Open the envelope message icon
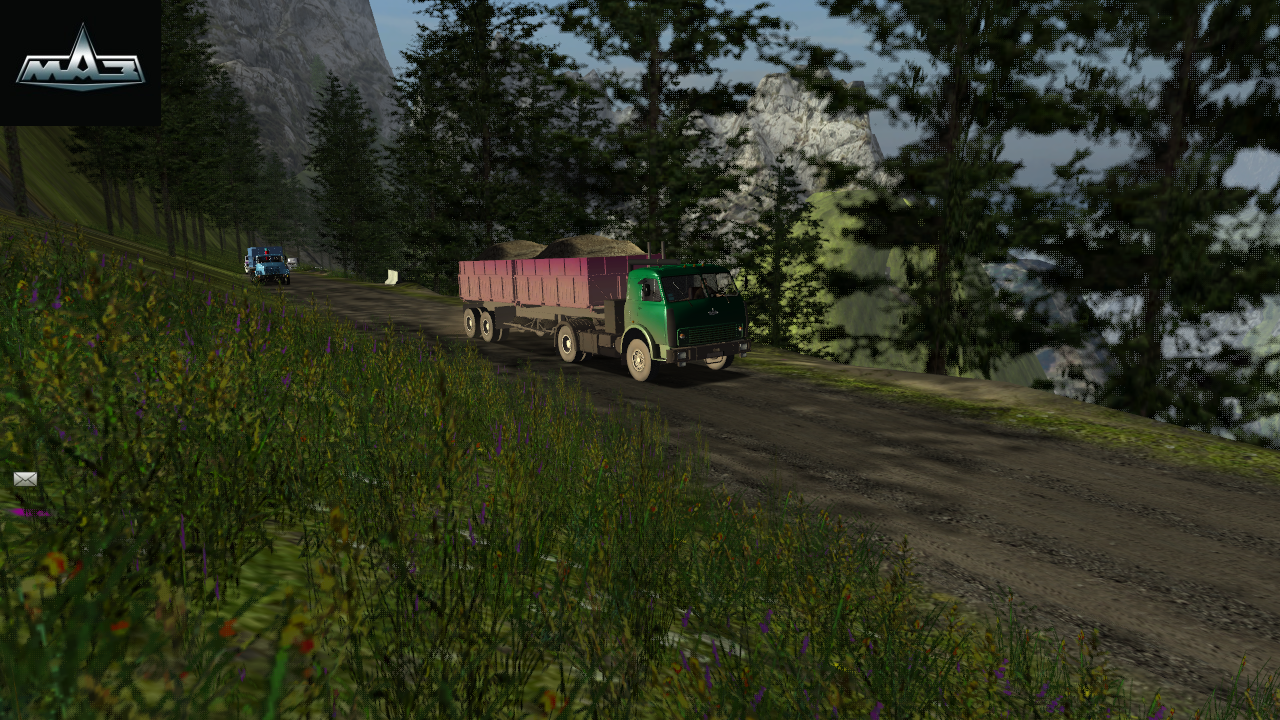Screen dimensions: 1280x720 25,479
